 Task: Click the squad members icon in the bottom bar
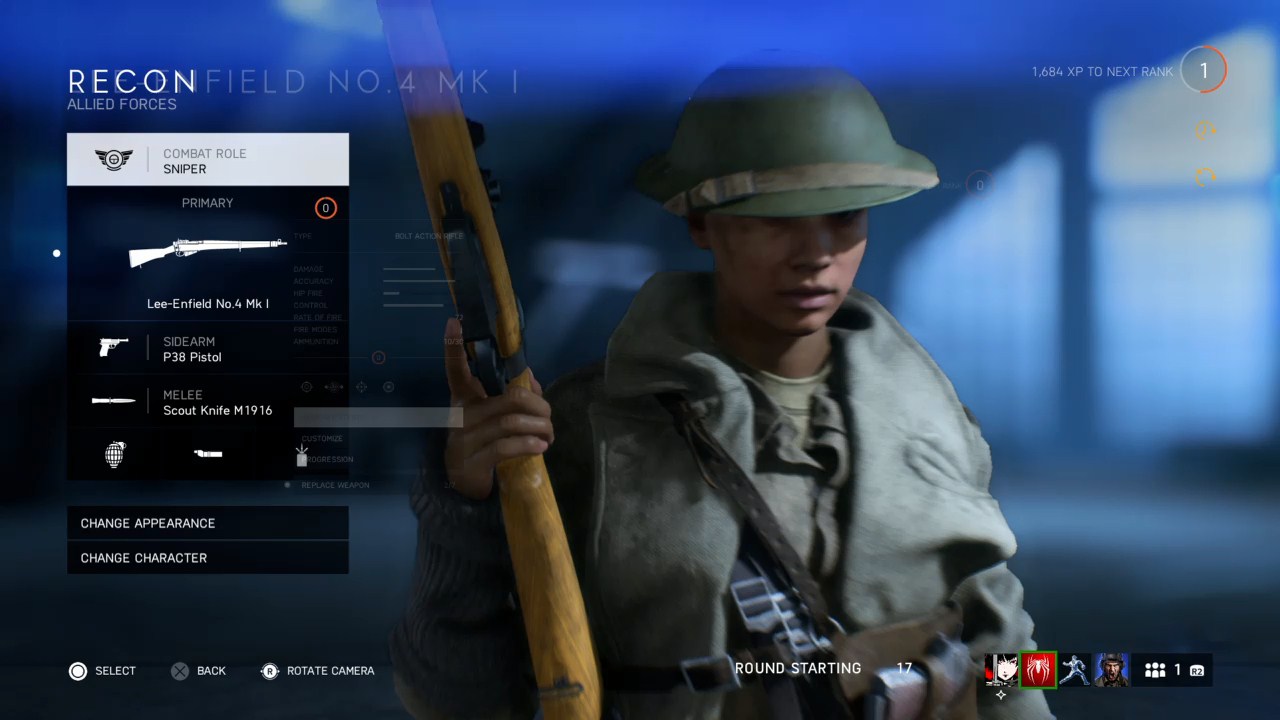(1155, 669)
